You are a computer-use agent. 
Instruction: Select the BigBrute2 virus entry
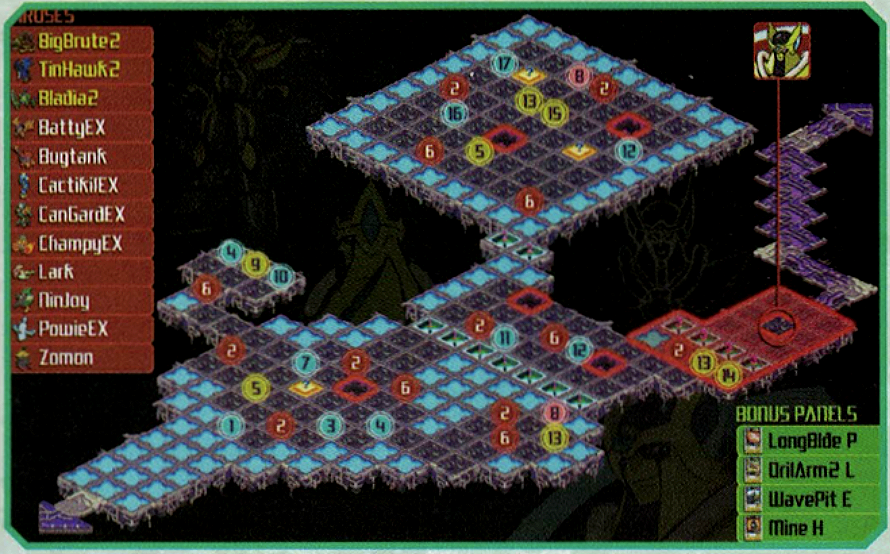[81, 42]
